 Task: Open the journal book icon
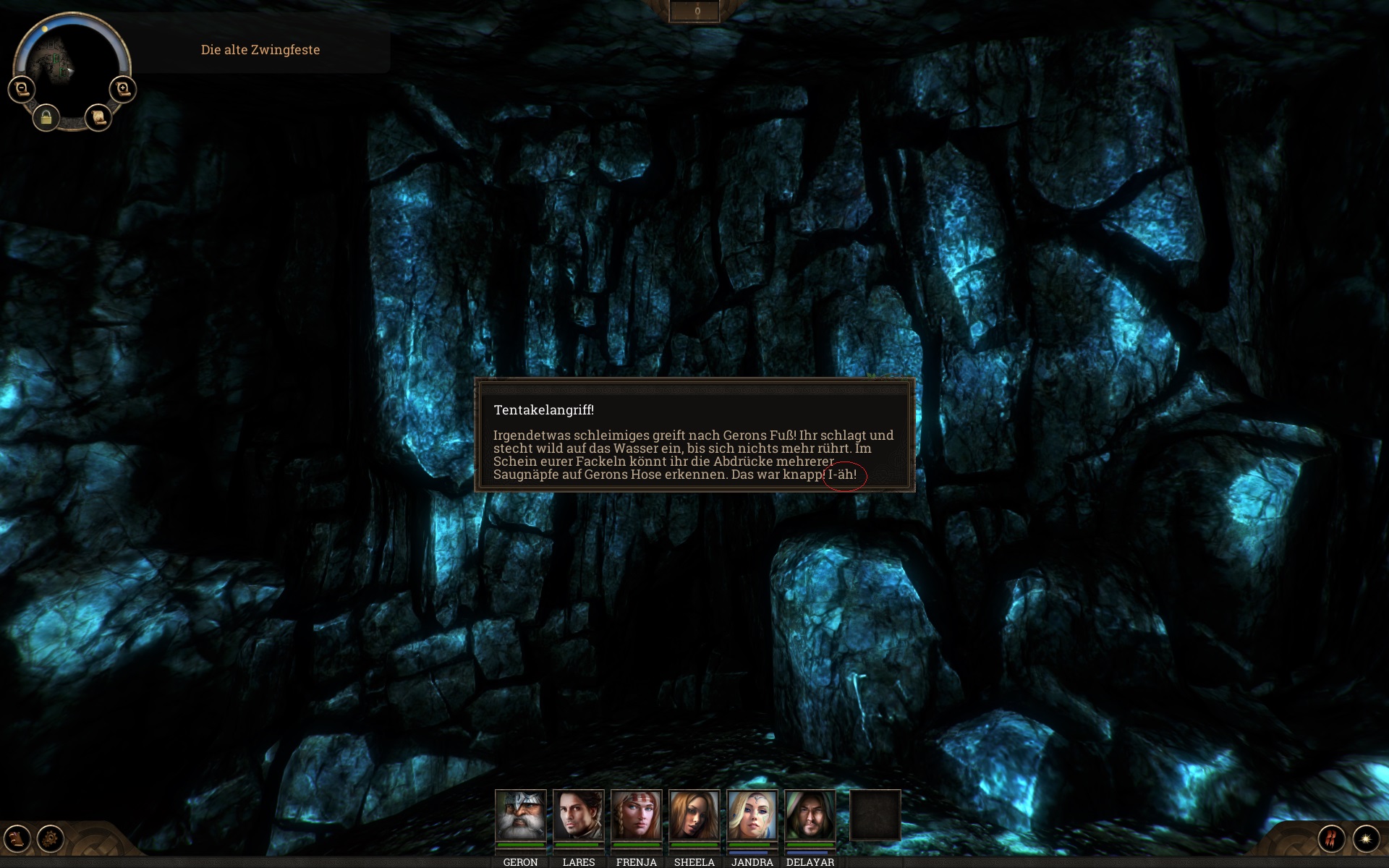pos(17,839)
